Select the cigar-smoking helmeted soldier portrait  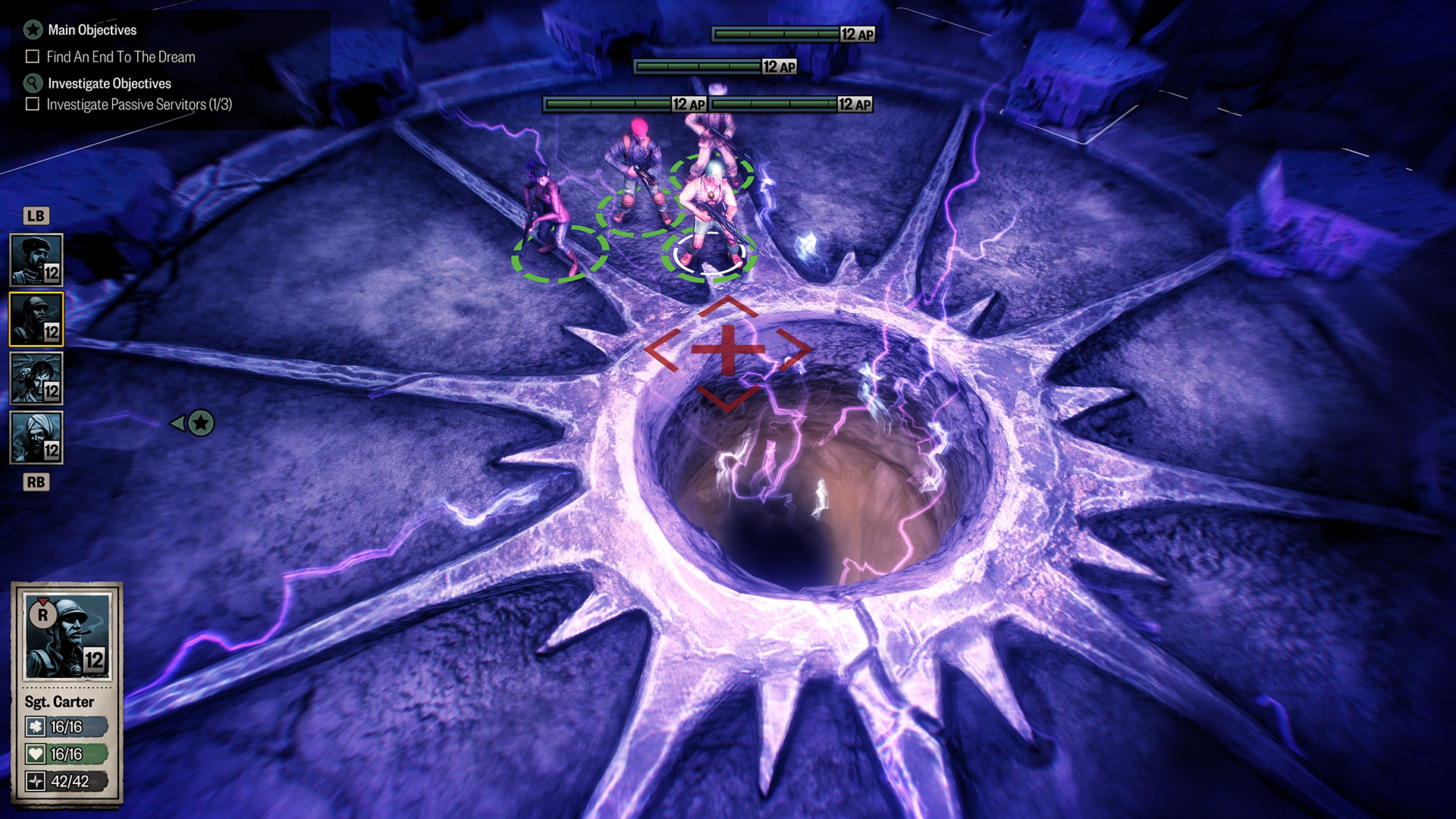(x=36, y=319)
